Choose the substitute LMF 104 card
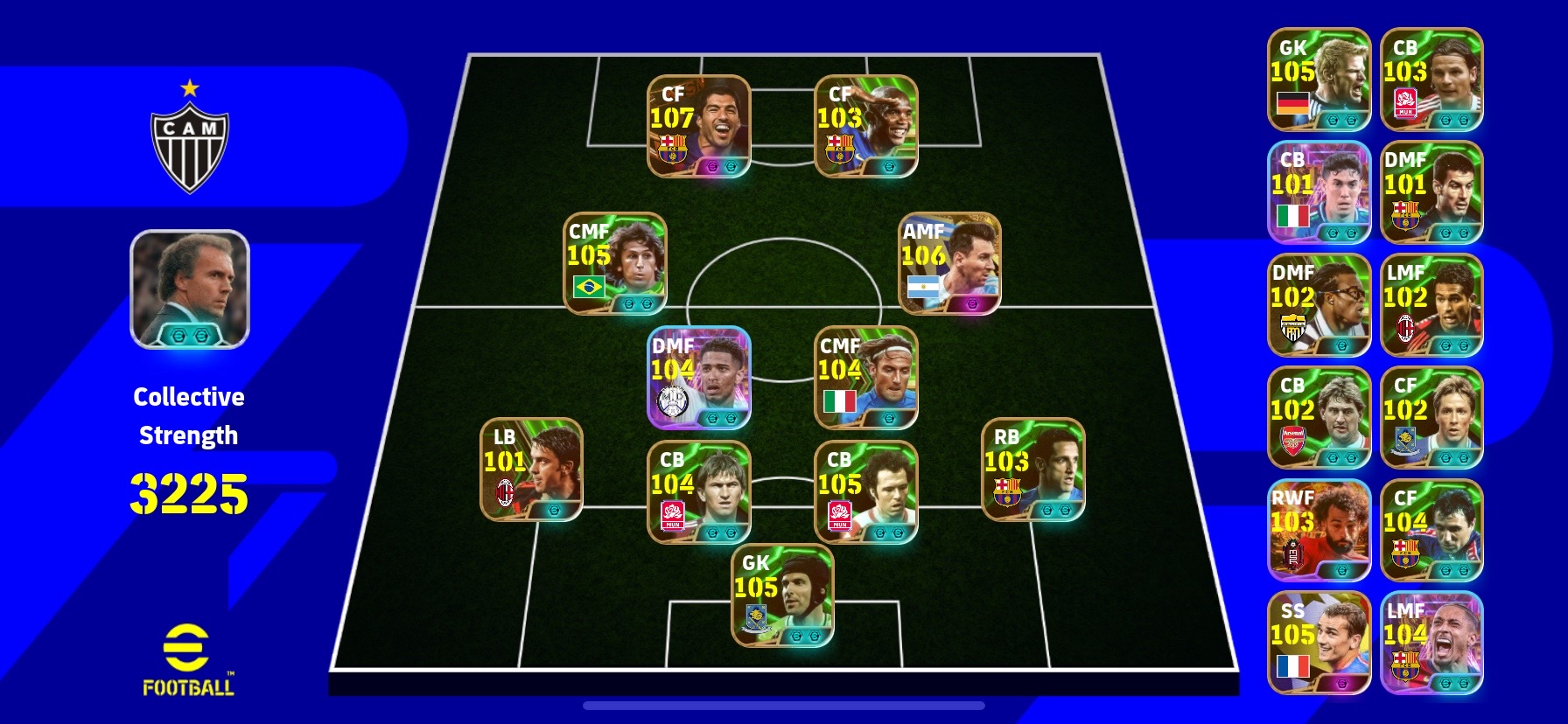1568x724 pixels. (x=1431, y=643)
